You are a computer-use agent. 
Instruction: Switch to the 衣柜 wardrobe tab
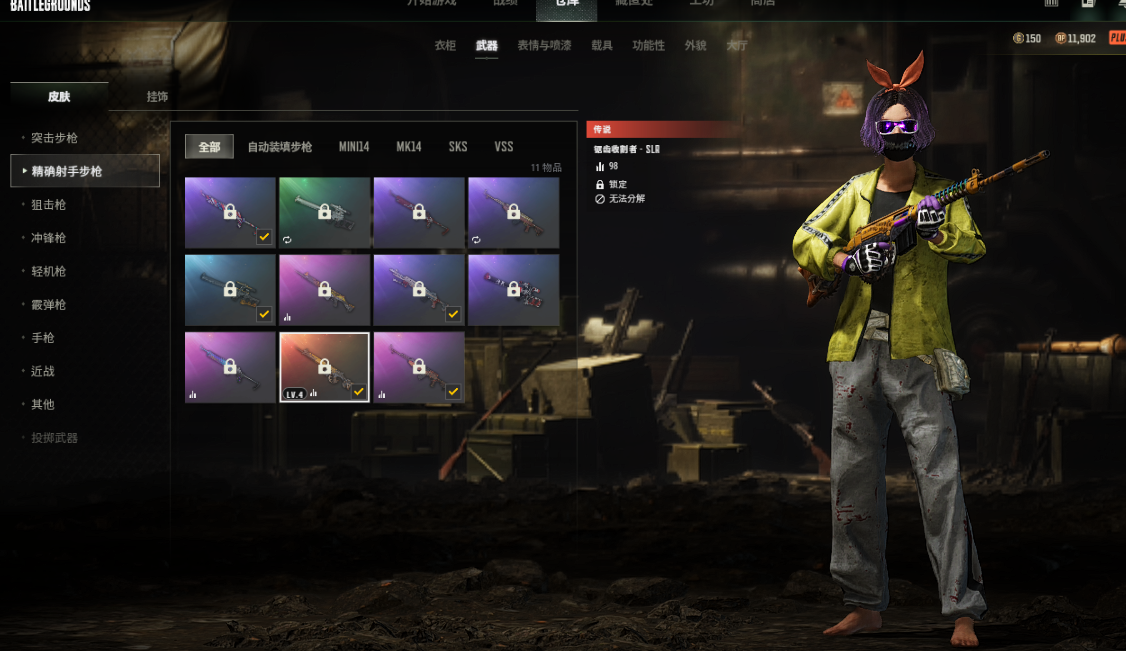pyautogui.click(x=445, y=46)
